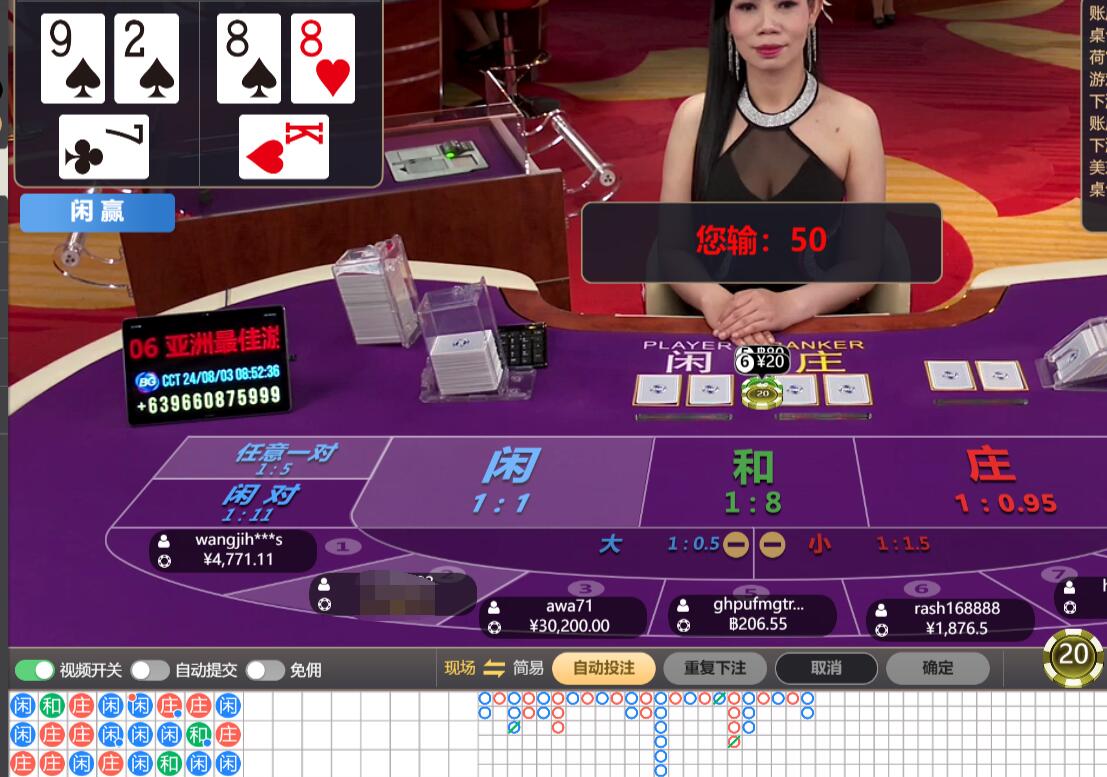Open player wangjih***s's seat panel
Screen dimensions: 1107x777
coord(233,550)
